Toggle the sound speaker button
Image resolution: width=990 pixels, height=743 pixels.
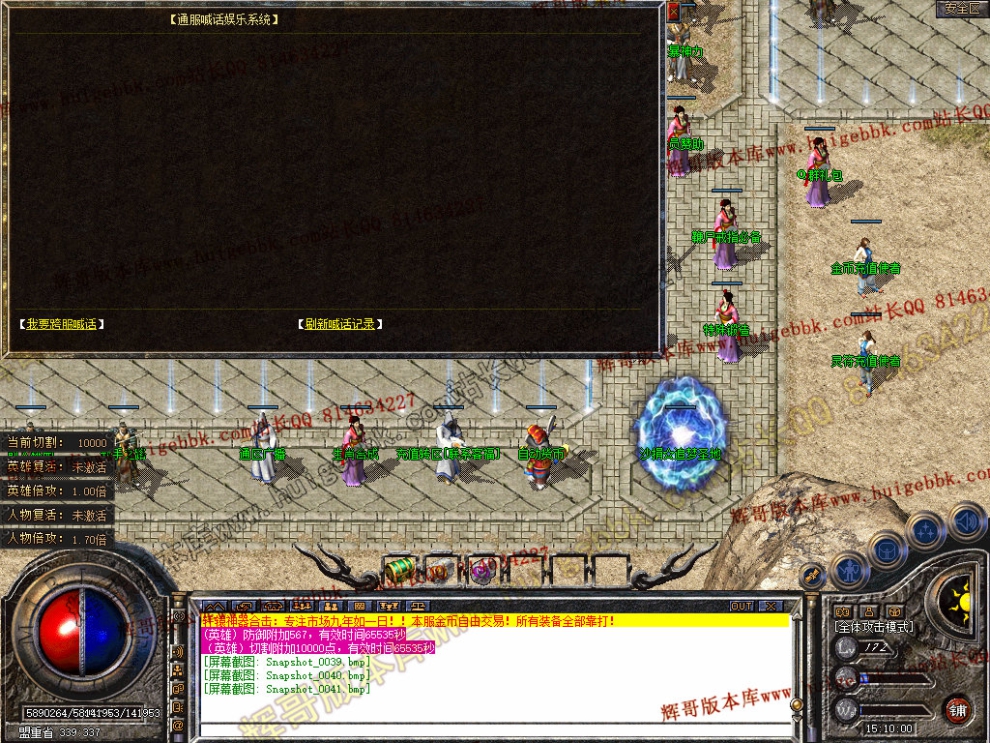(965, 520)
